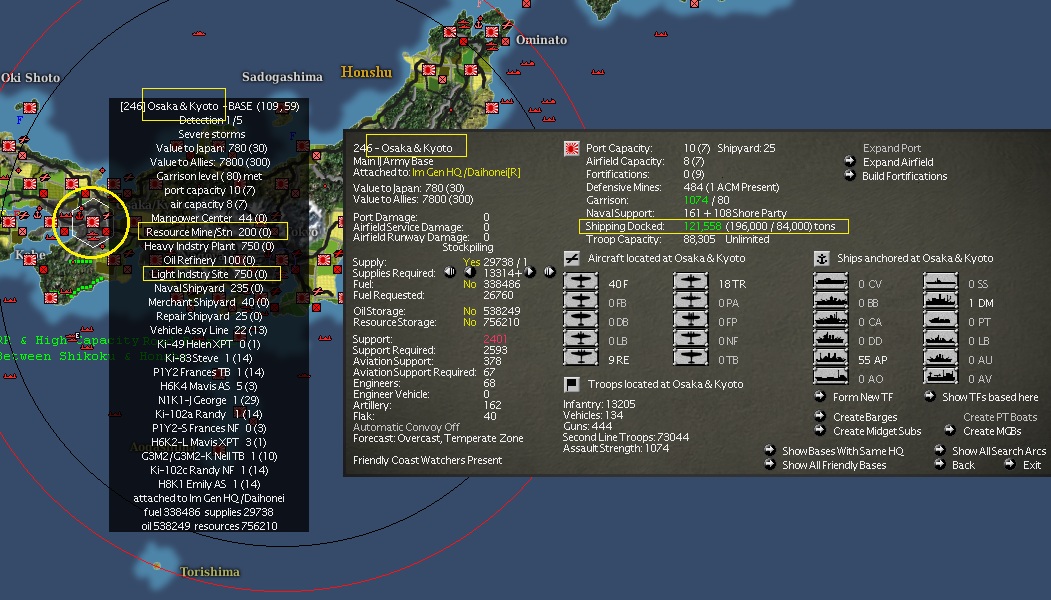
Task: Create Midget Subs
Action: [x=877, y=431]
